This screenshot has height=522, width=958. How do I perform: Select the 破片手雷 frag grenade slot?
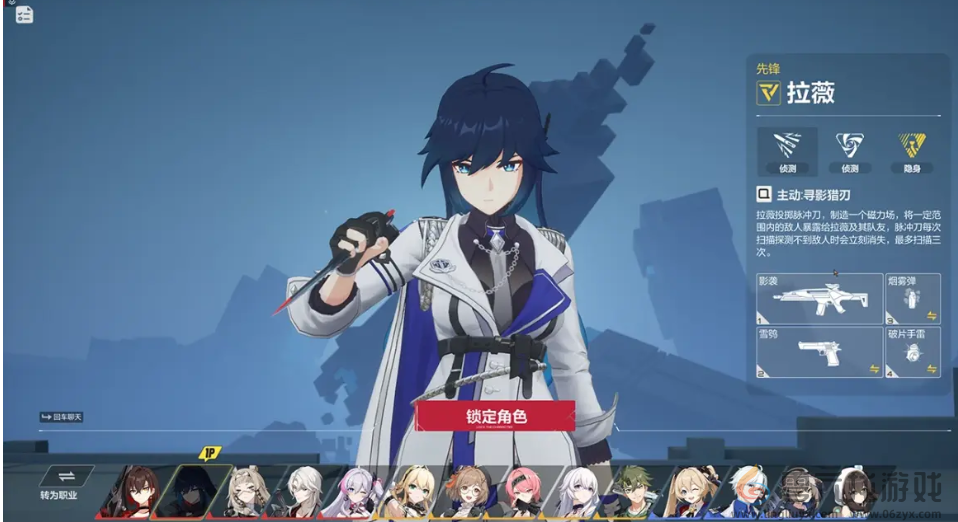(912, 352)
